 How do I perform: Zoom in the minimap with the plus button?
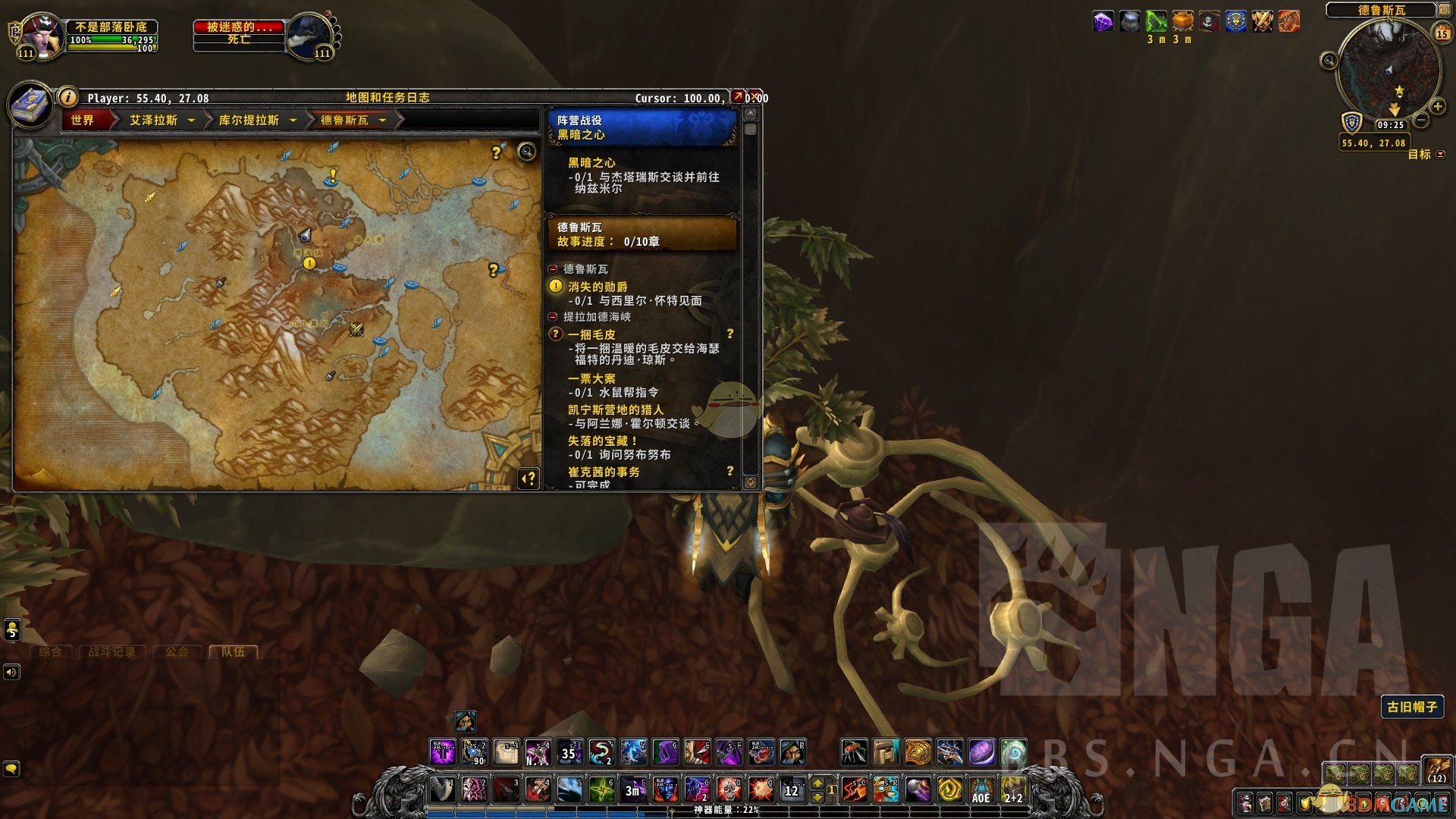1437,107
